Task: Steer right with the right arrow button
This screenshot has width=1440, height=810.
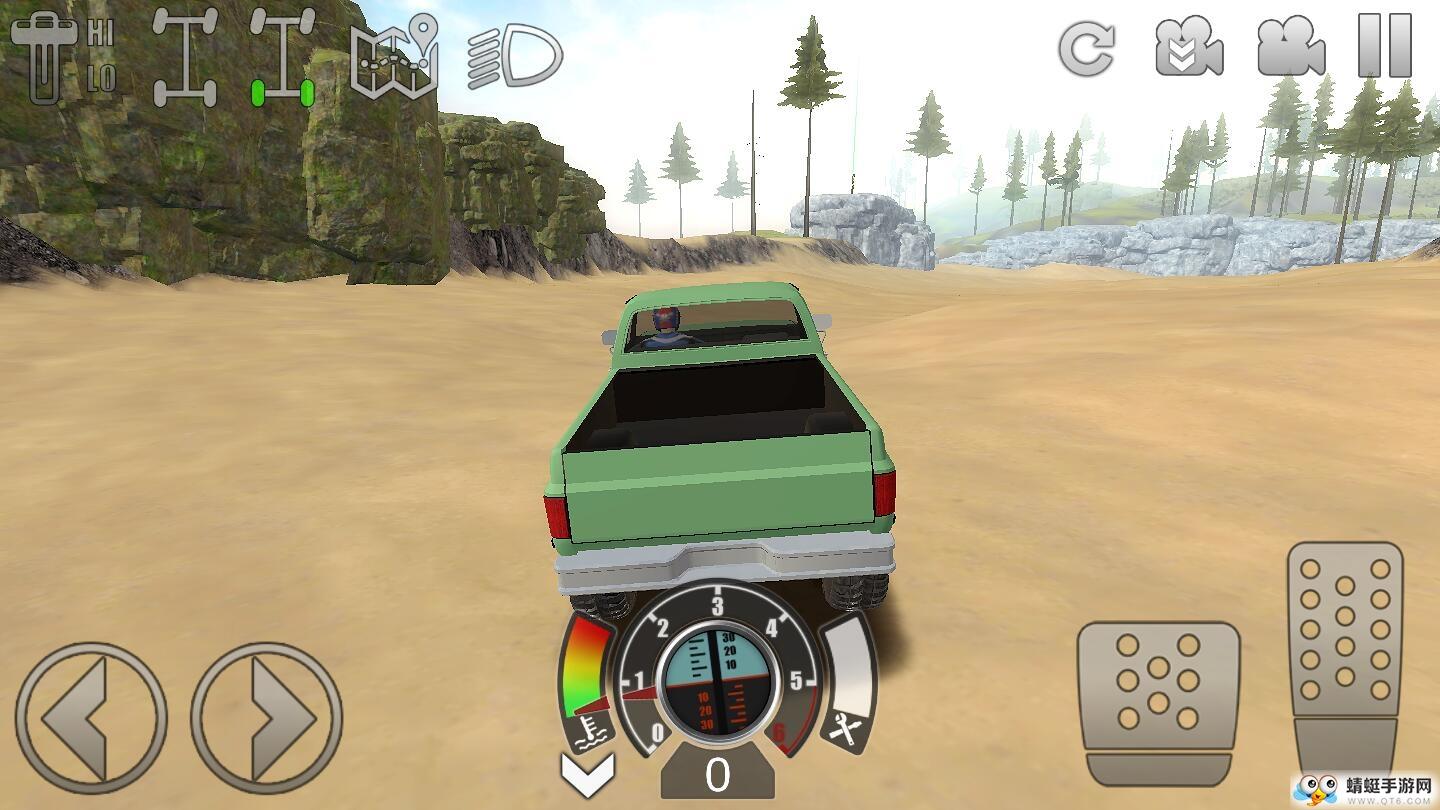Action: [267, 717]
